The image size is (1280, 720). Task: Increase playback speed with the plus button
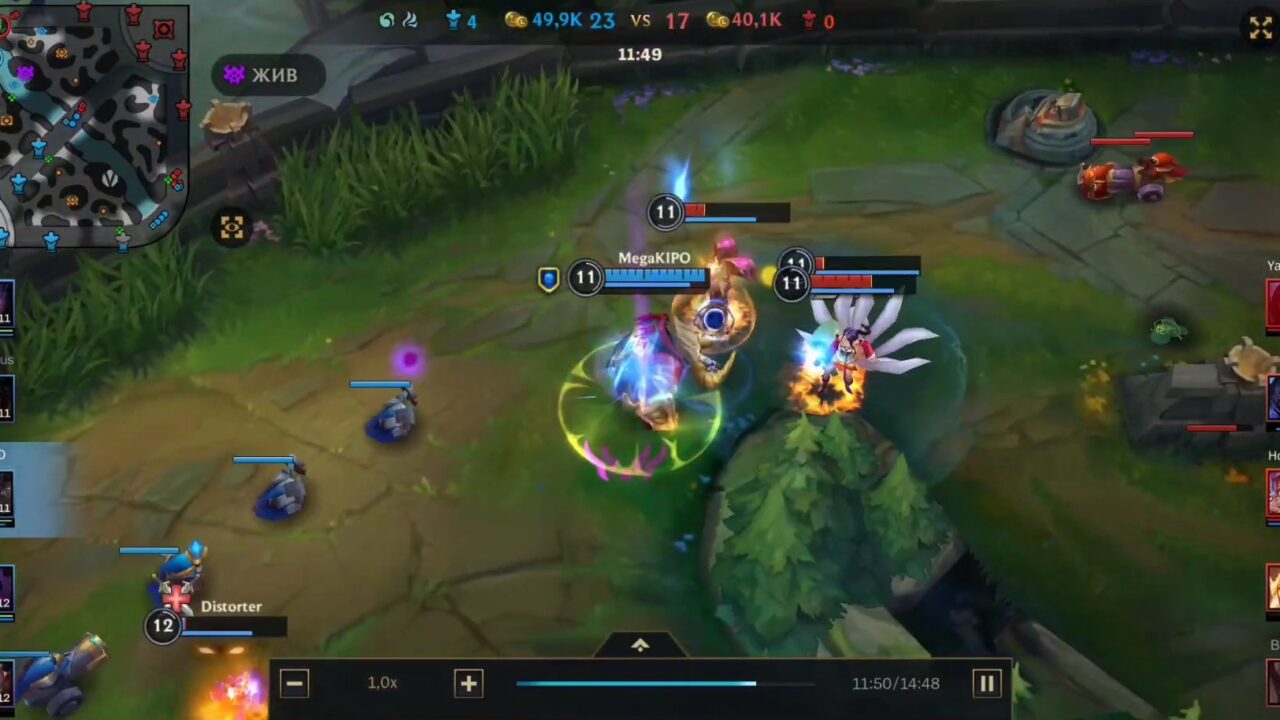click(x=466, y=683)
